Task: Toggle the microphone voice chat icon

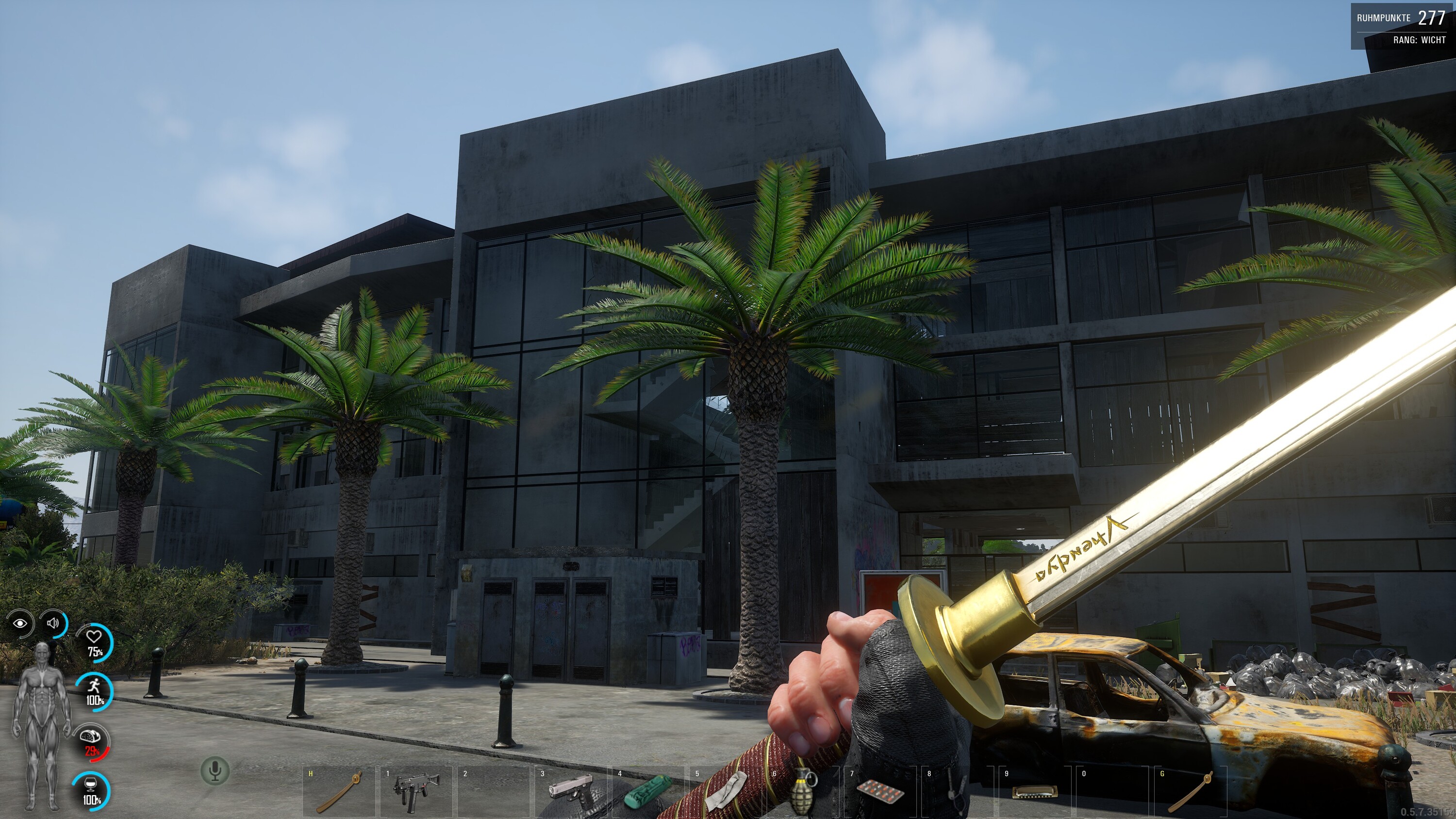Action: (x=215, y=770)
